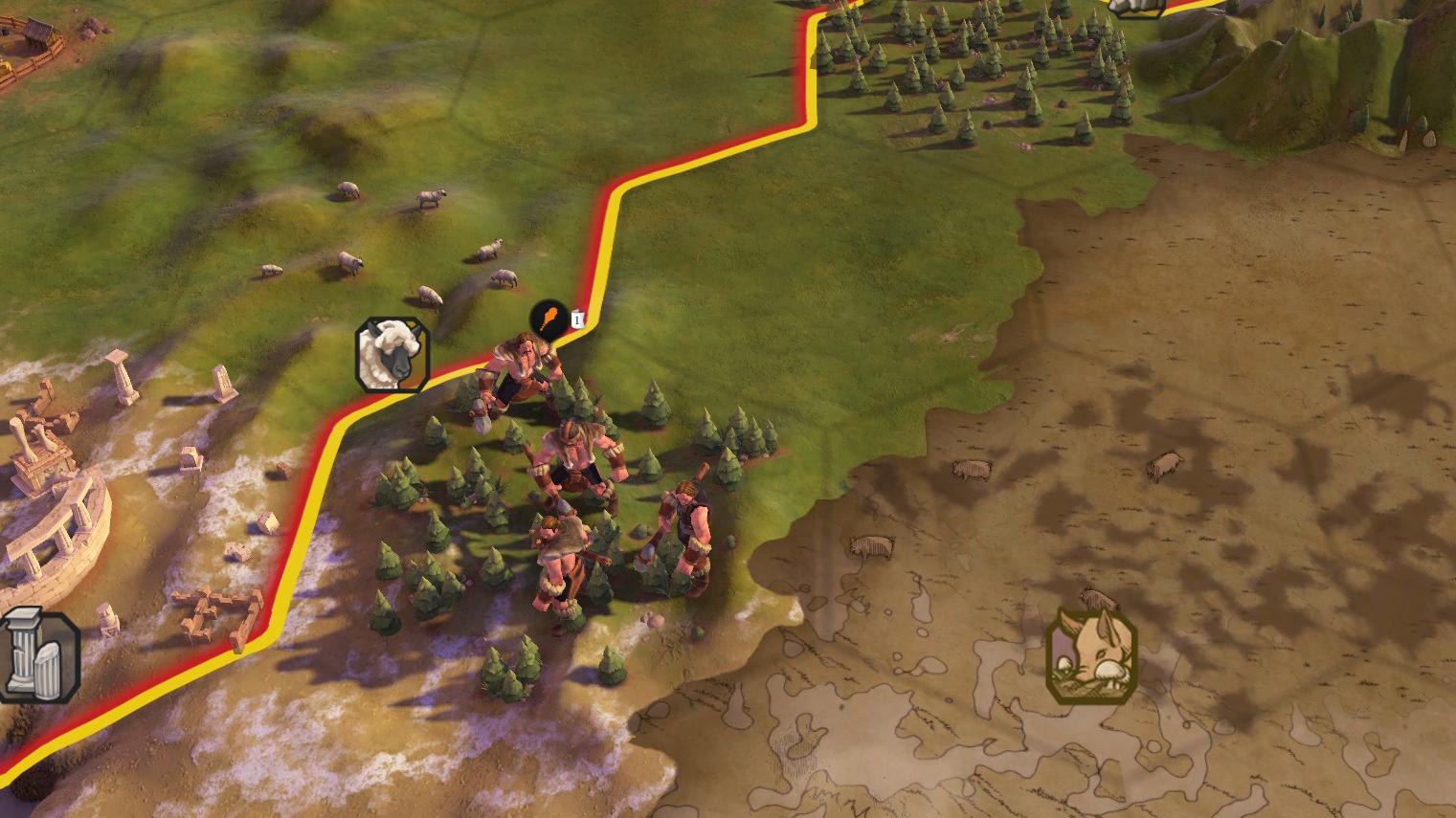1456x818 pixels.
Task: Click the sheep resource icon
Action: [x=392, y=354]
